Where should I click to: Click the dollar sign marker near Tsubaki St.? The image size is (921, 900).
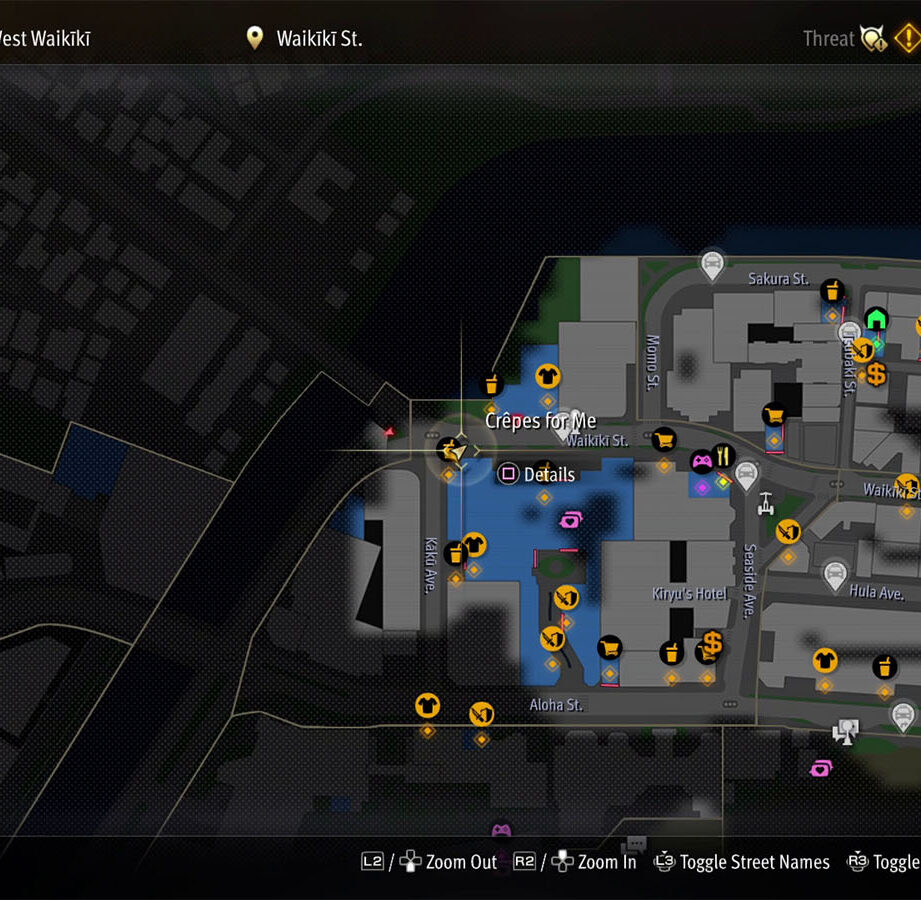[876, 374]
